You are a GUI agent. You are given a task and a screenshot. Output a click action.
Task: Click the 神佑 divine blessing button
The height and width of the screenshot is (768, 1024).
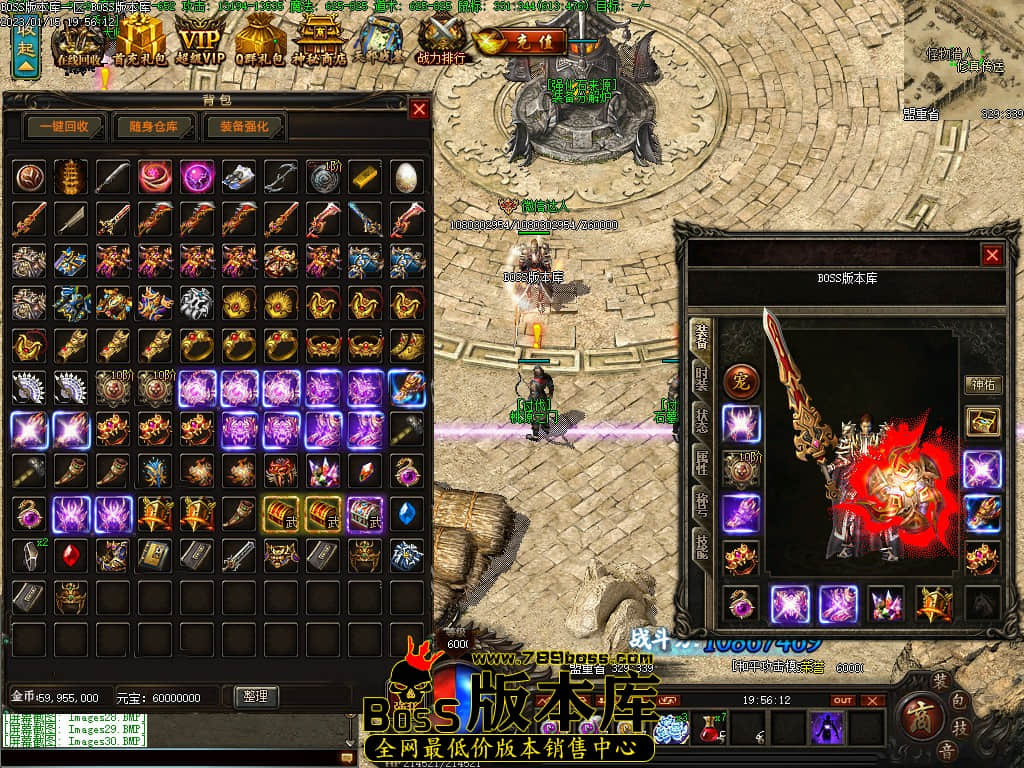(981, 384)
